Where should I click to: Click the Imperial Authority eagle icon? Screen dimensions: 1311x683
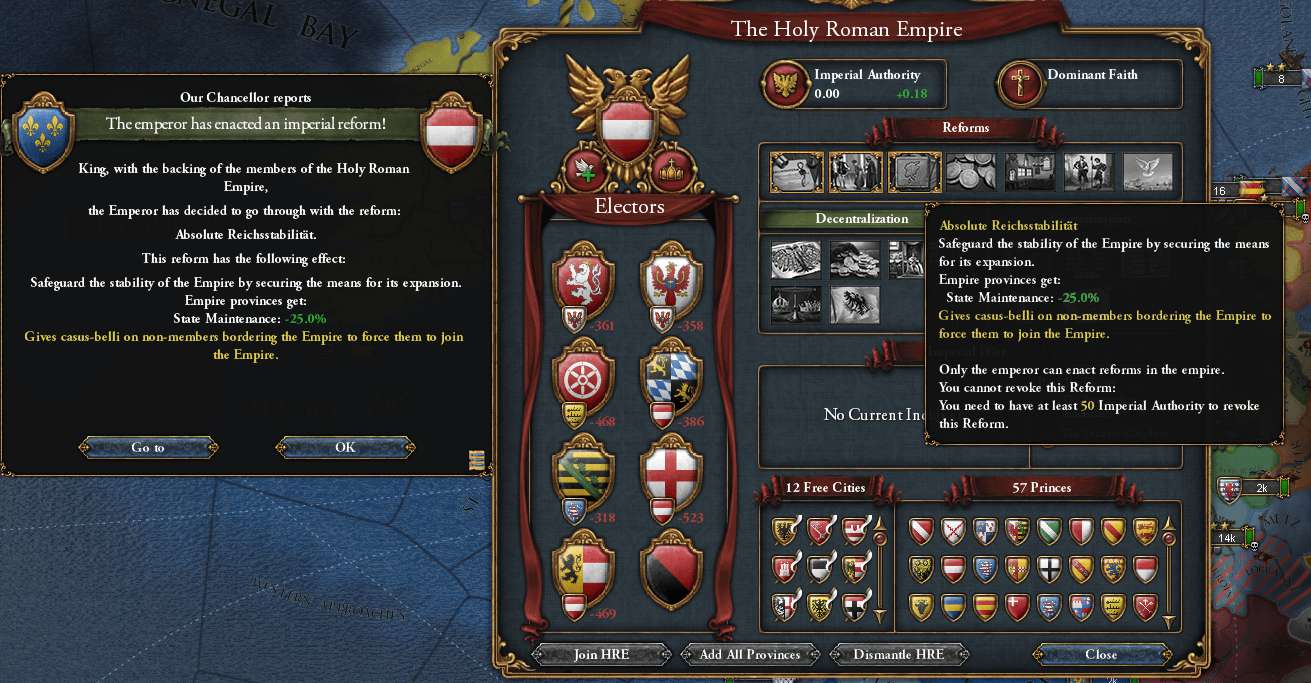coord(787,84)
